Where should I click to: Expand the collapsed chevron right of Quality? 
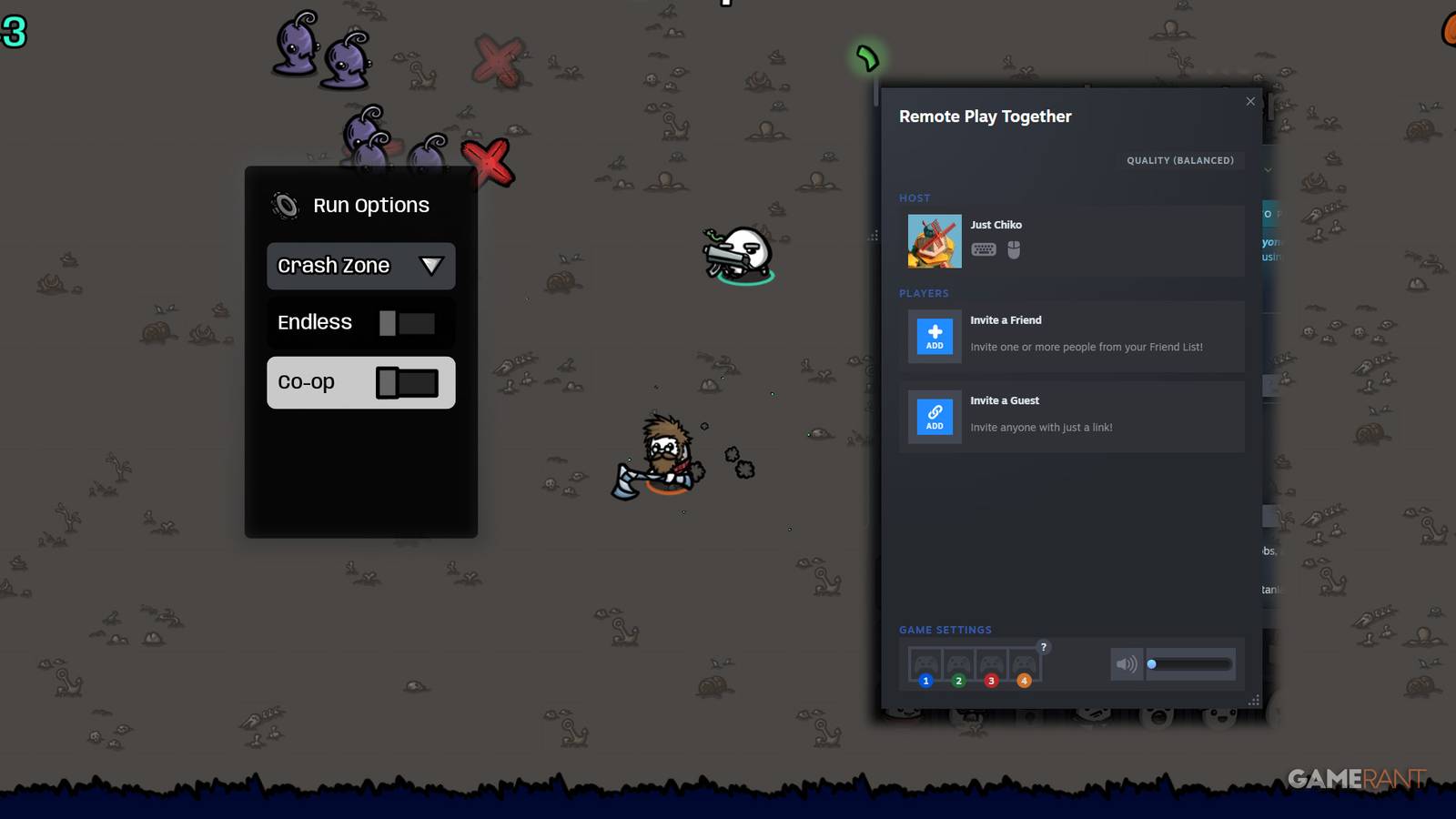click(x=1269, y=169)
